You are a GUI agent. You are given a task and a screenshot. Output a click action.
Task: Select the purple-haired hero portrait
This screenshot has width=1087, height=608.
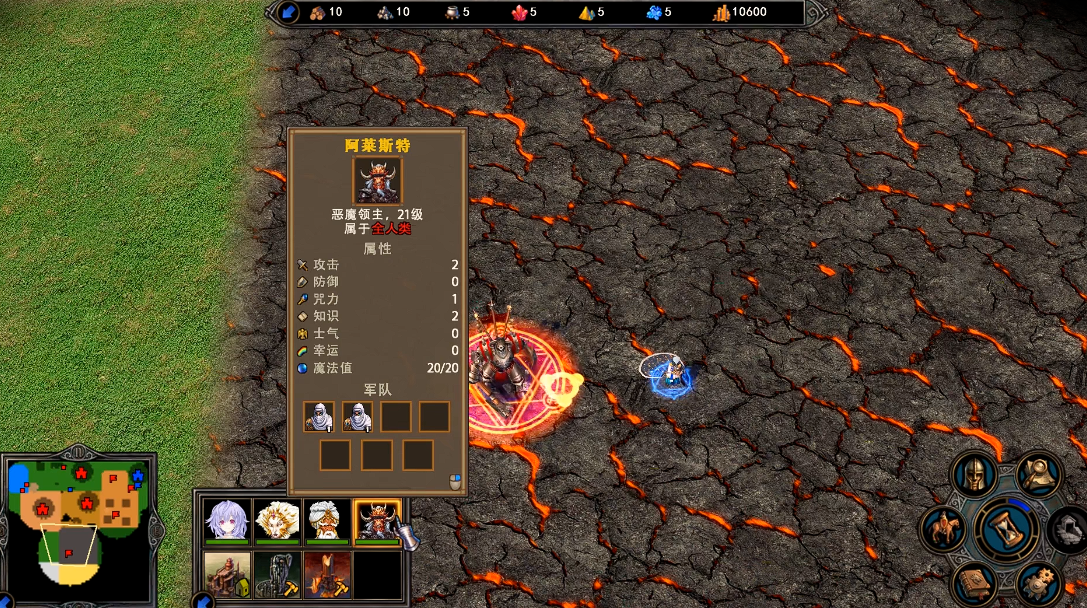(228, 520)
